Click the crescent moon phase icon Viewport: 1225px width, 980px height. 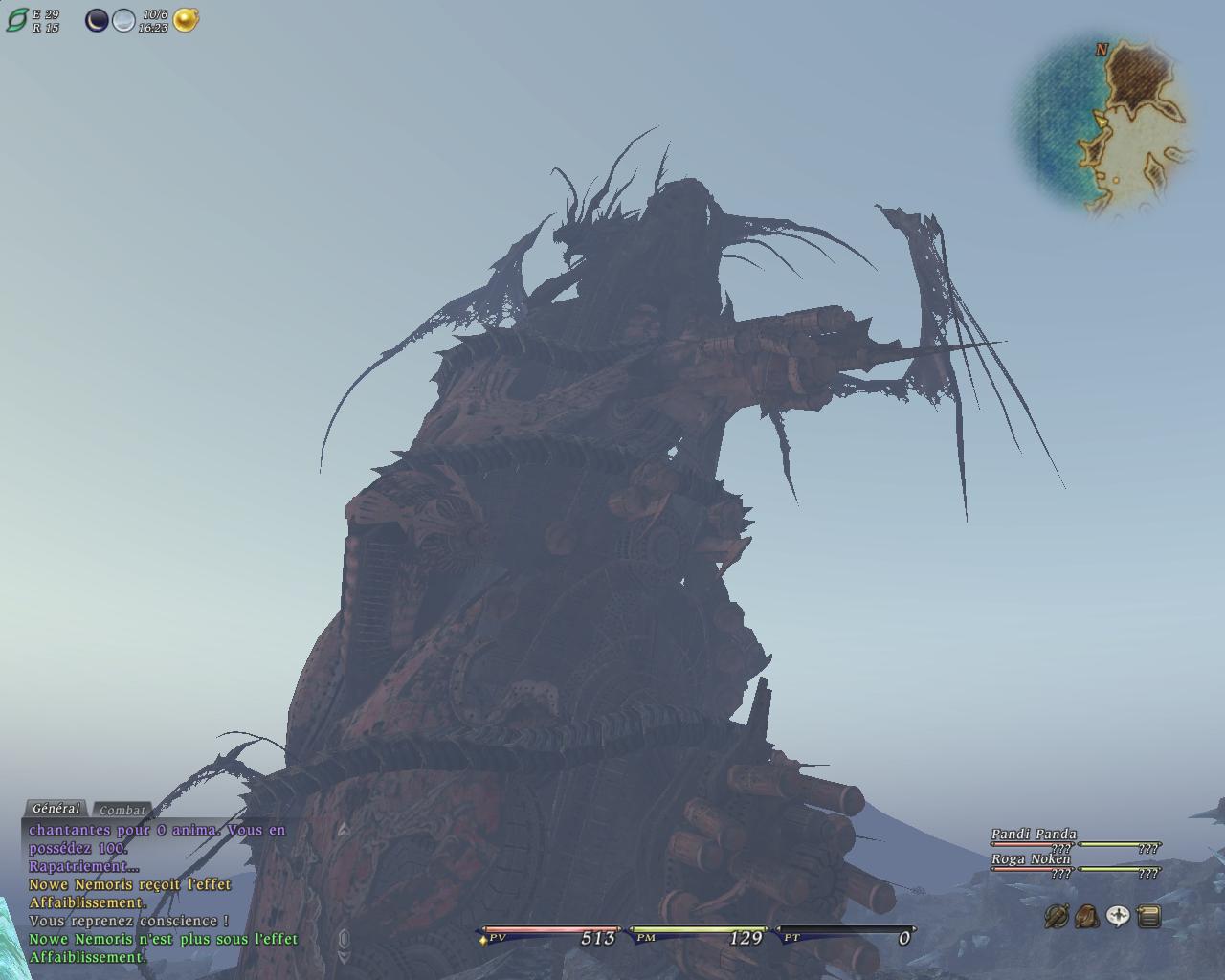click(x=97, y=20)
